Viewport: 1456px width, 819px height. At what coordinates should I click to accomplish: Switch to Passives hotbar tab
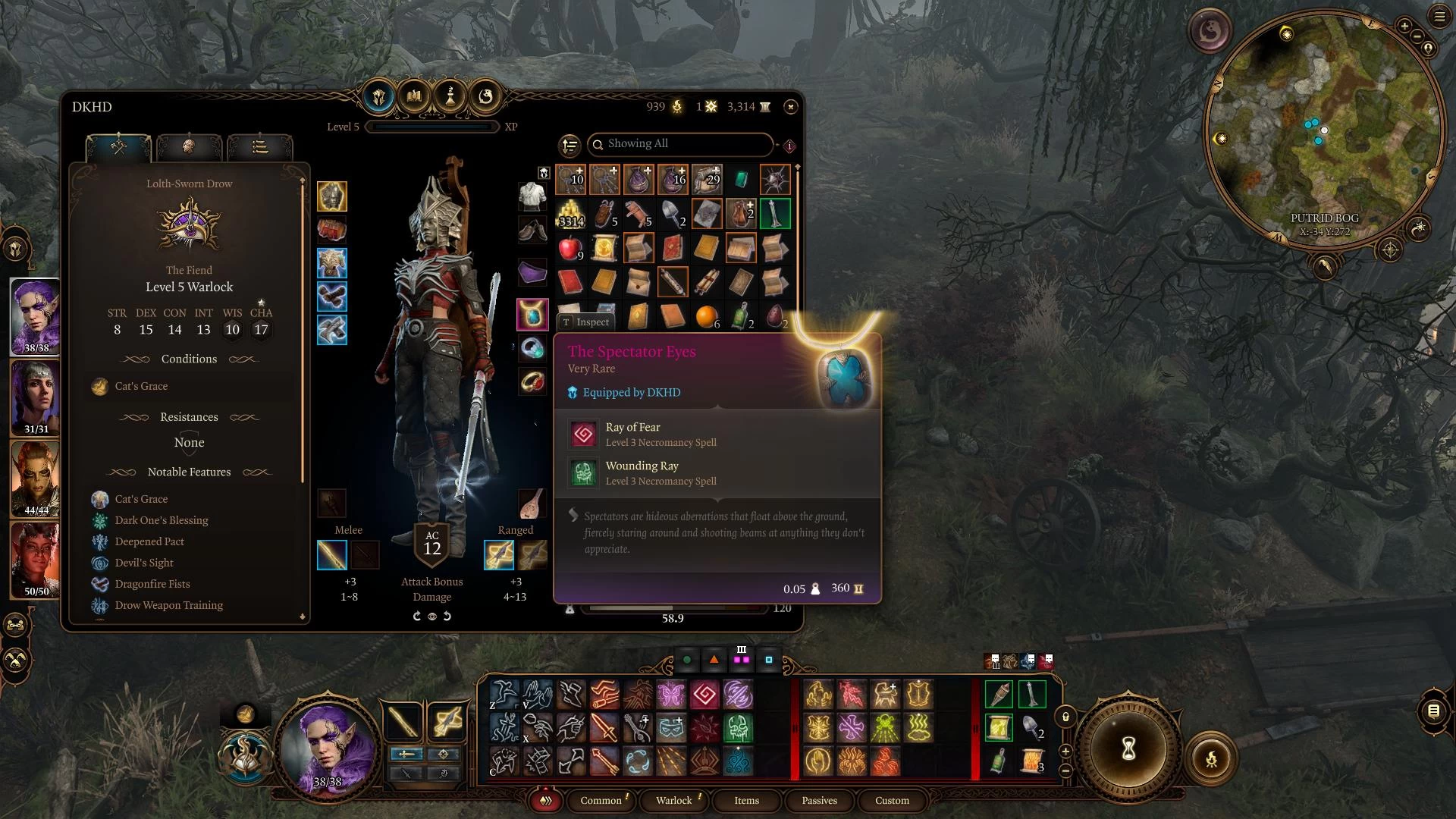(x=819, y=800)
